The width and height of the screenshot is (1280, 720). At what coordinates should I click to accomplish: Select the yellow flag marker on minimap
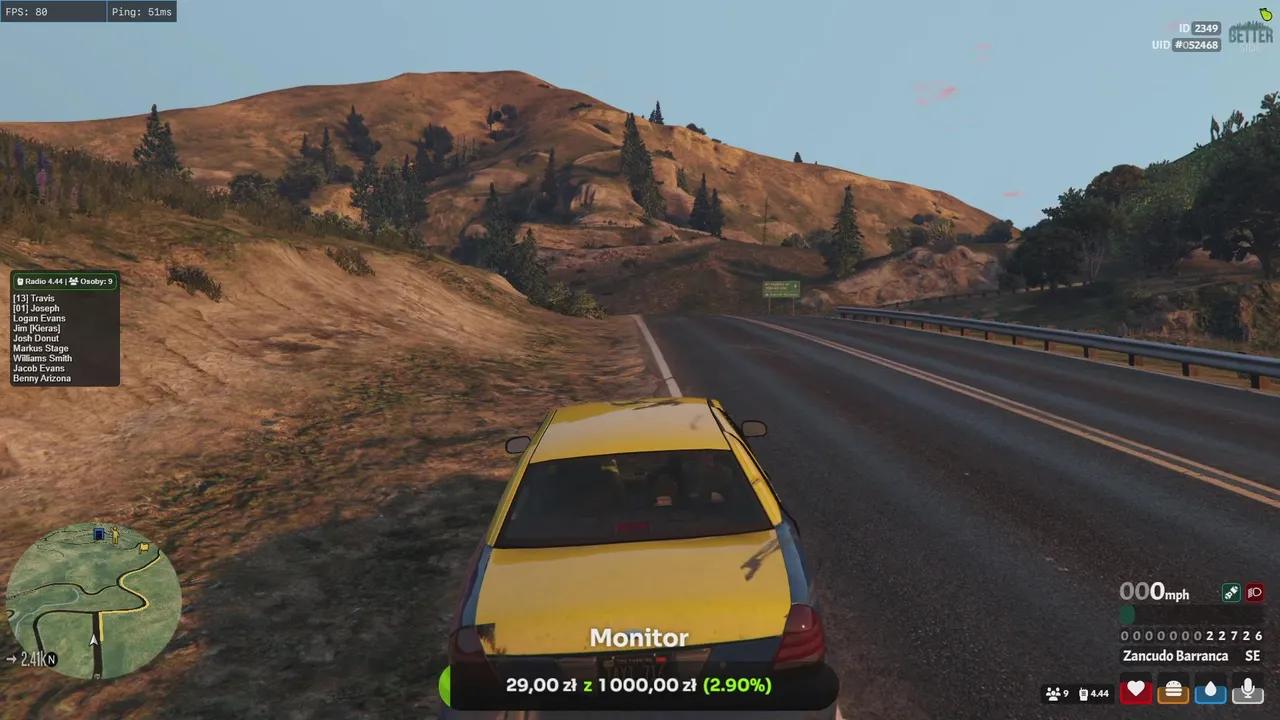(x=146, y=547)
